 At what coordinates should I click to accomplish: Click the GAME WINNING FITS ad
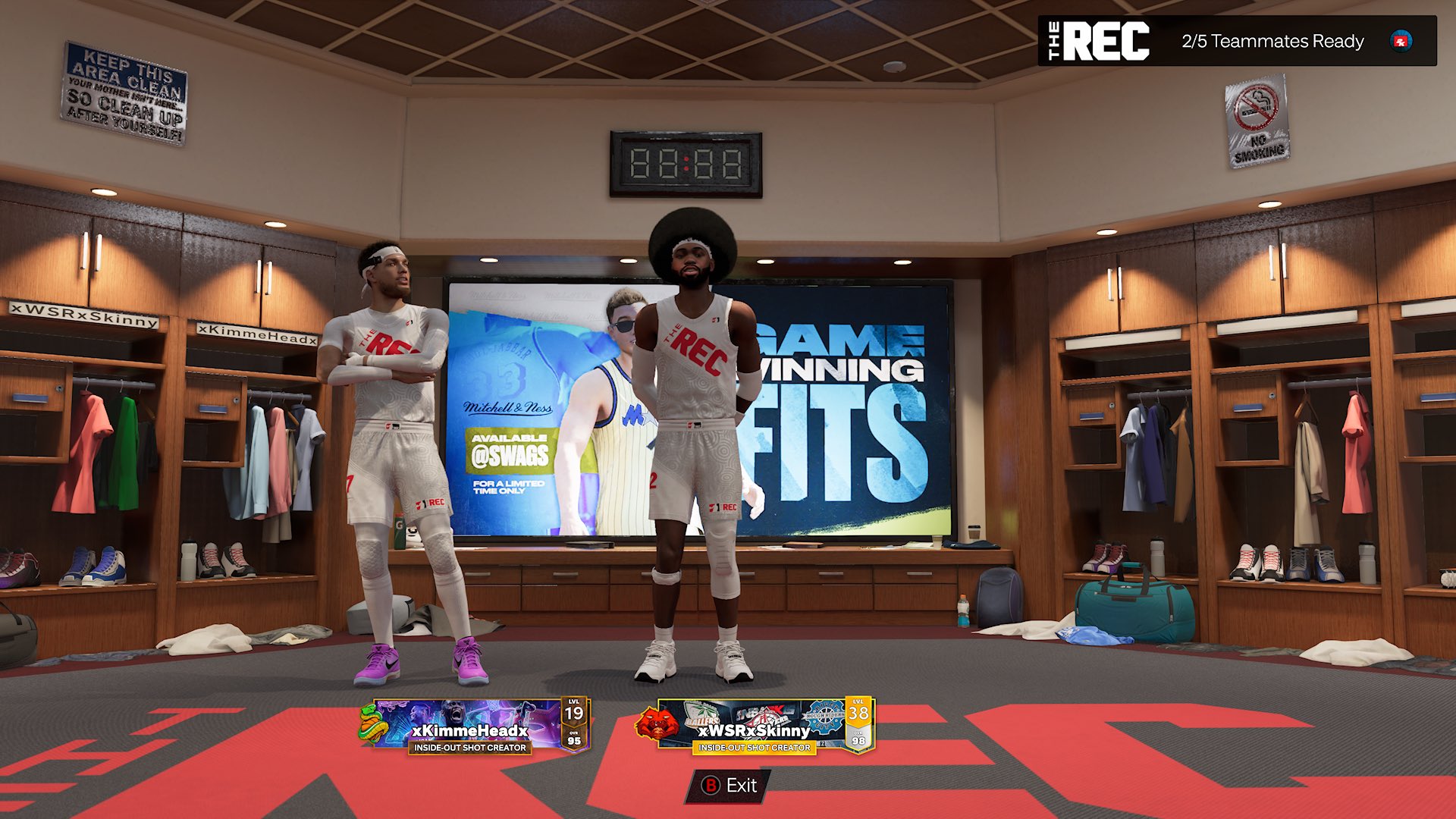[842, 387]
